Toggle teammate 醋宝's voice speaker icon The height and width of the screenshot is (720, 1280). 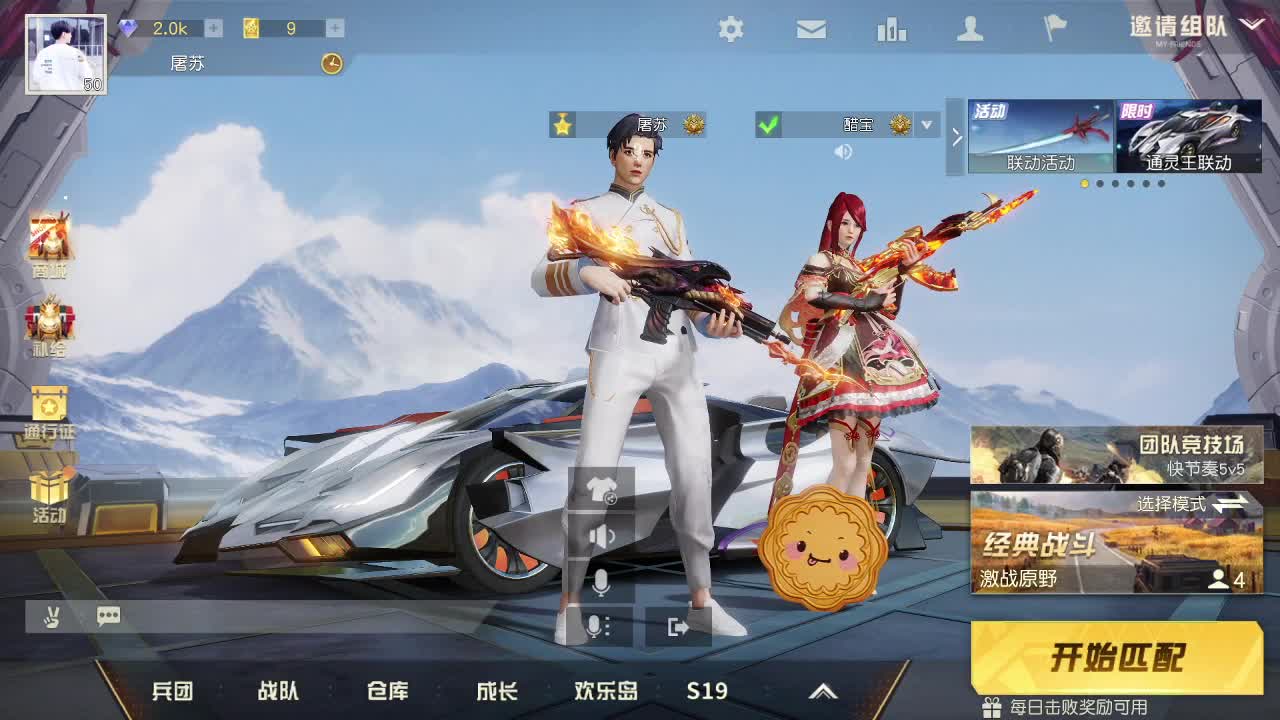843,151
